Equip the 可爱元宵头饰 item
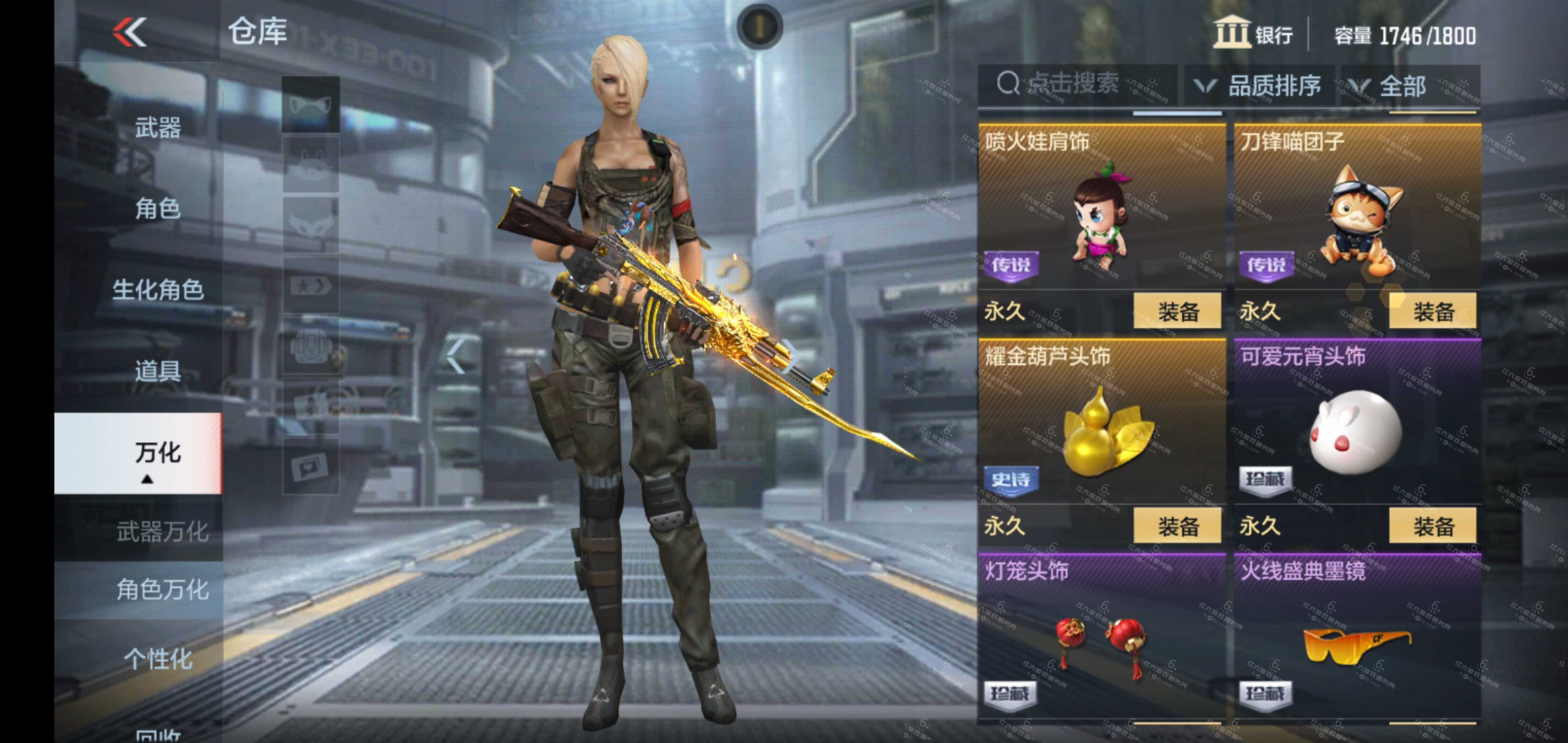The width and height of the screenshot is (1568, 743). pos(1432,526)
